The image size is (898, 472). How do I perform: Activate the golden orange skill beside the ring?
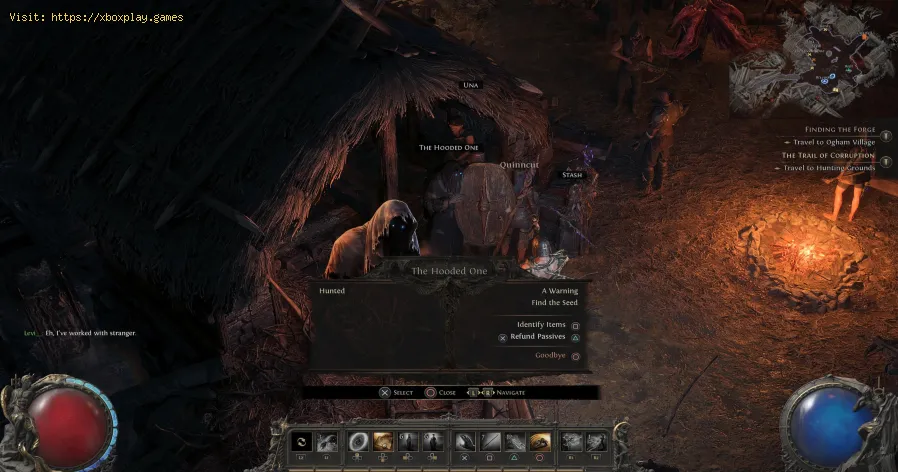pyautogui.click(x=383, y=442)
